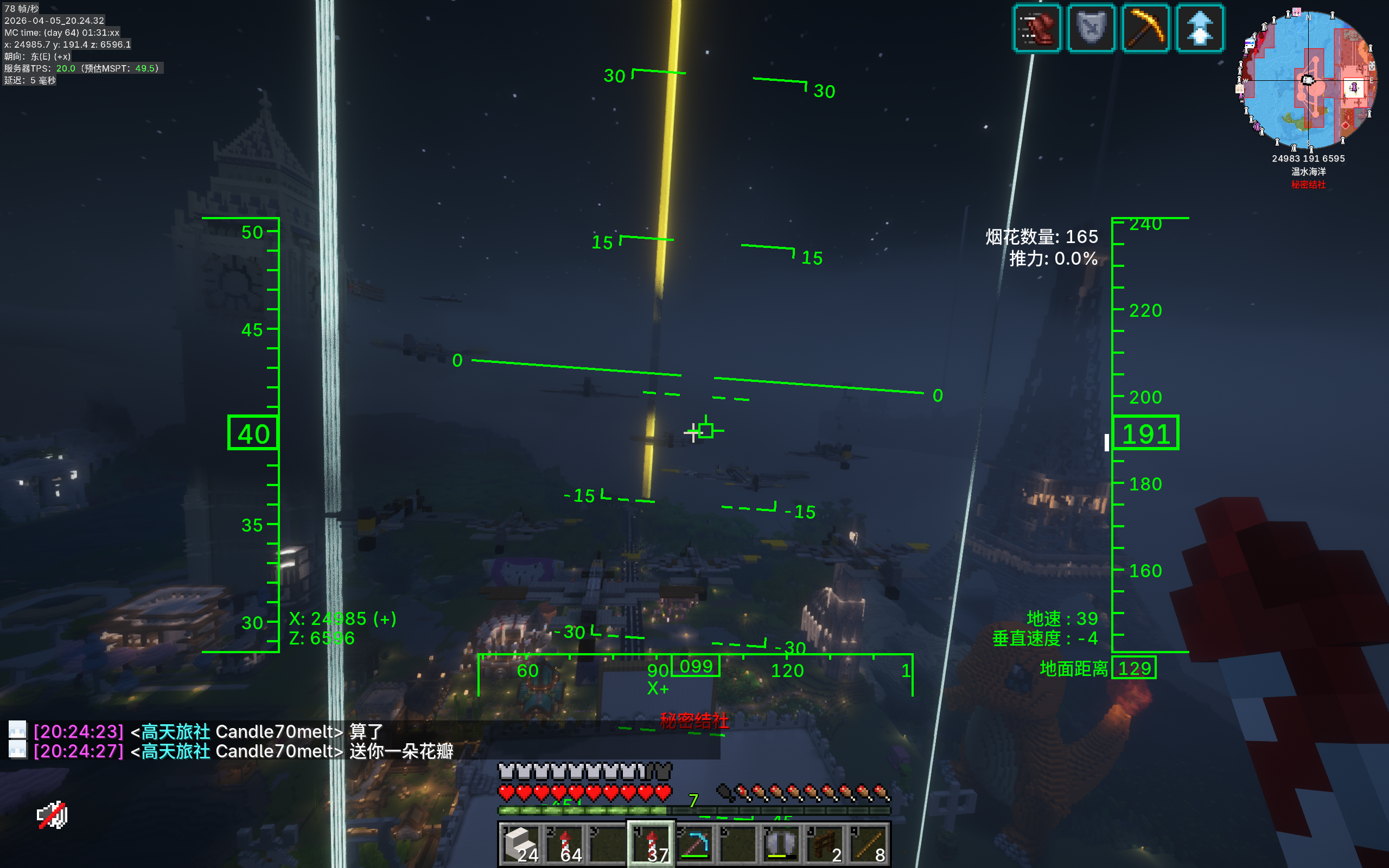Click the Speed boot status effect icon
1389x868 pixels.
click(x=1036, y=28)
